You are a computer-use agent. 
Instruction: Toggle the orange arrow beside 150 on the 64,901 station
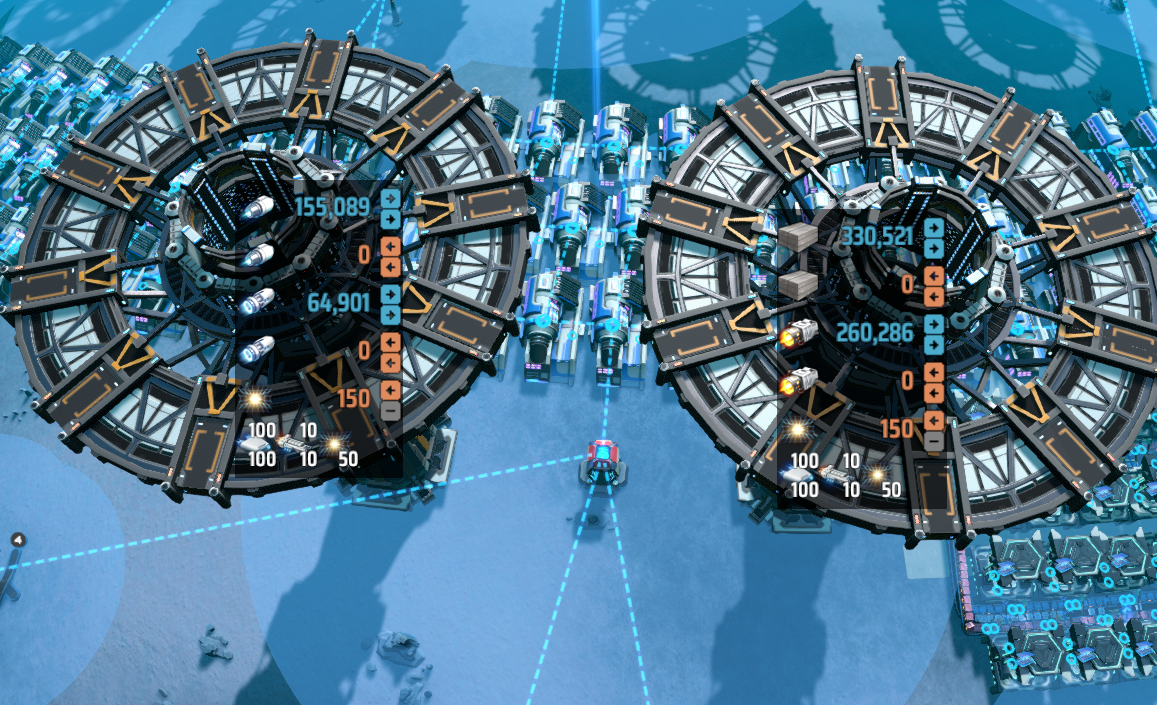391,389
